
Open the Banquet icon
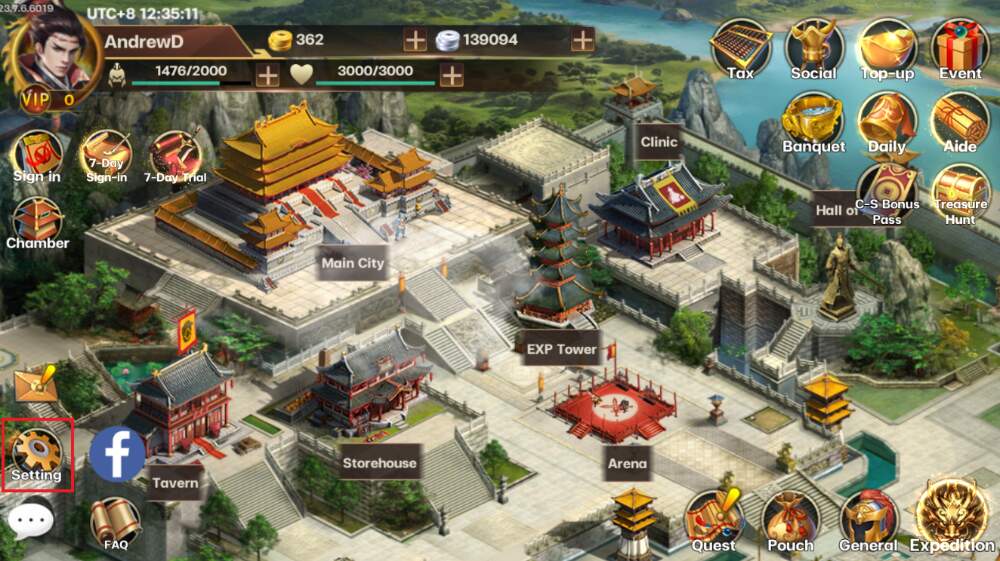pyautogui.click(x=813, y=121)
